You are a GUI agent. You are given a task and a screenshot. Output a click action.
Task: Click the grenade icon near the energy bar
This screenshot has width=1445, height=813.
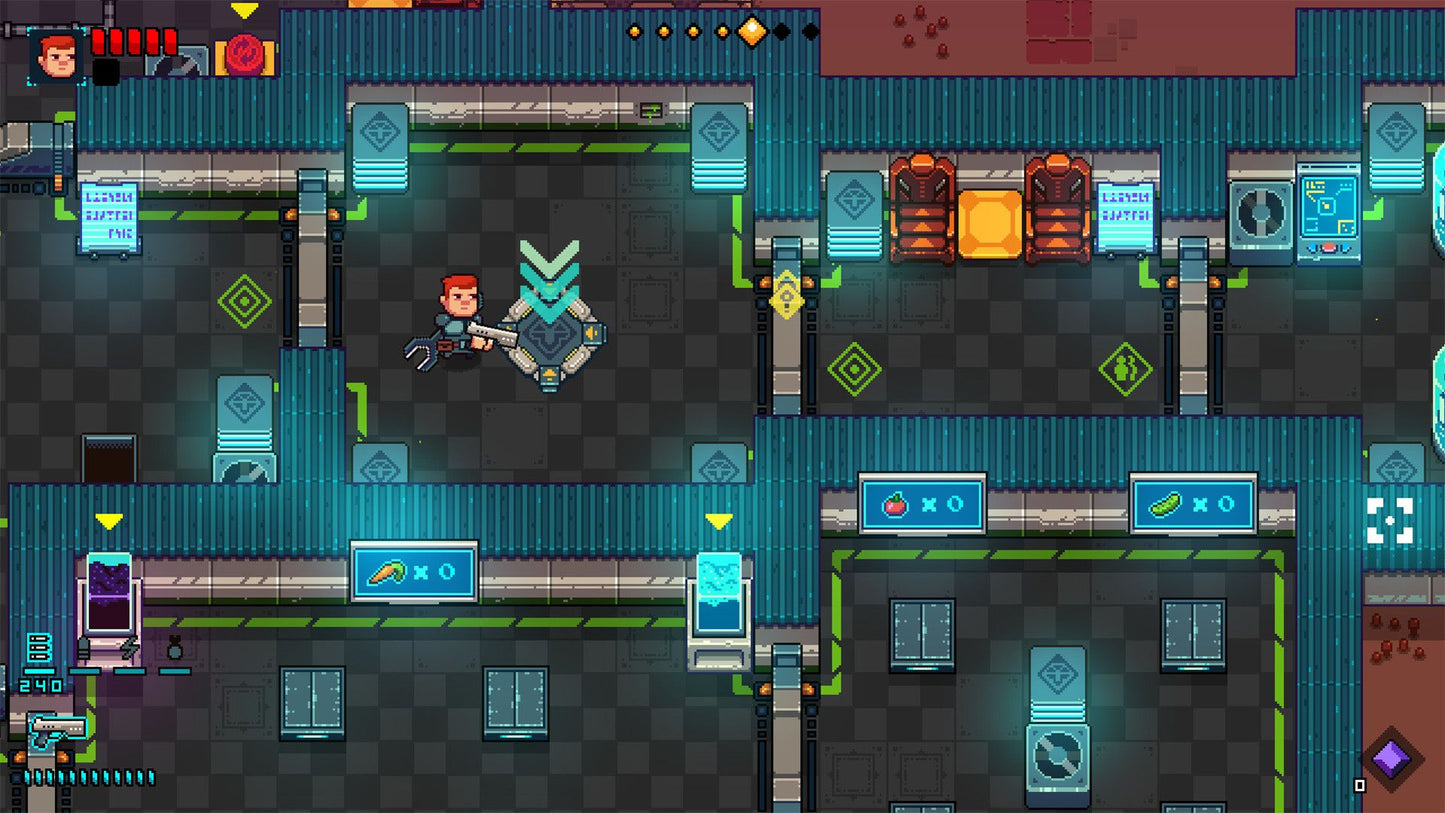[174, 648]
